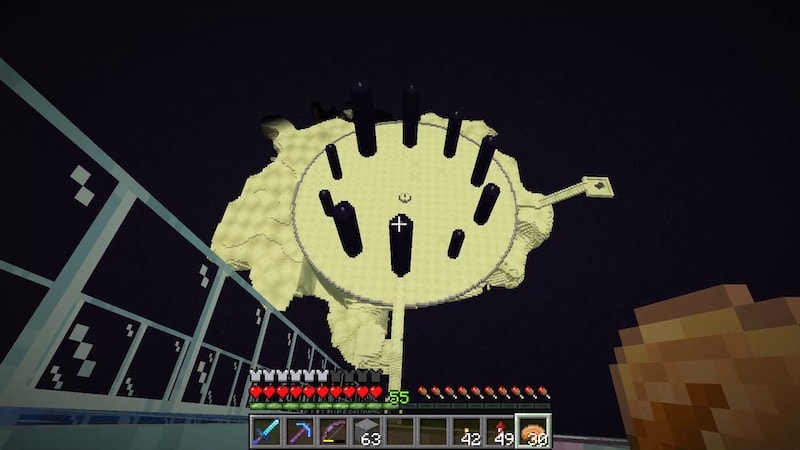Select the item stack showing 49
800x450 pixels.
tap(500, 432)
